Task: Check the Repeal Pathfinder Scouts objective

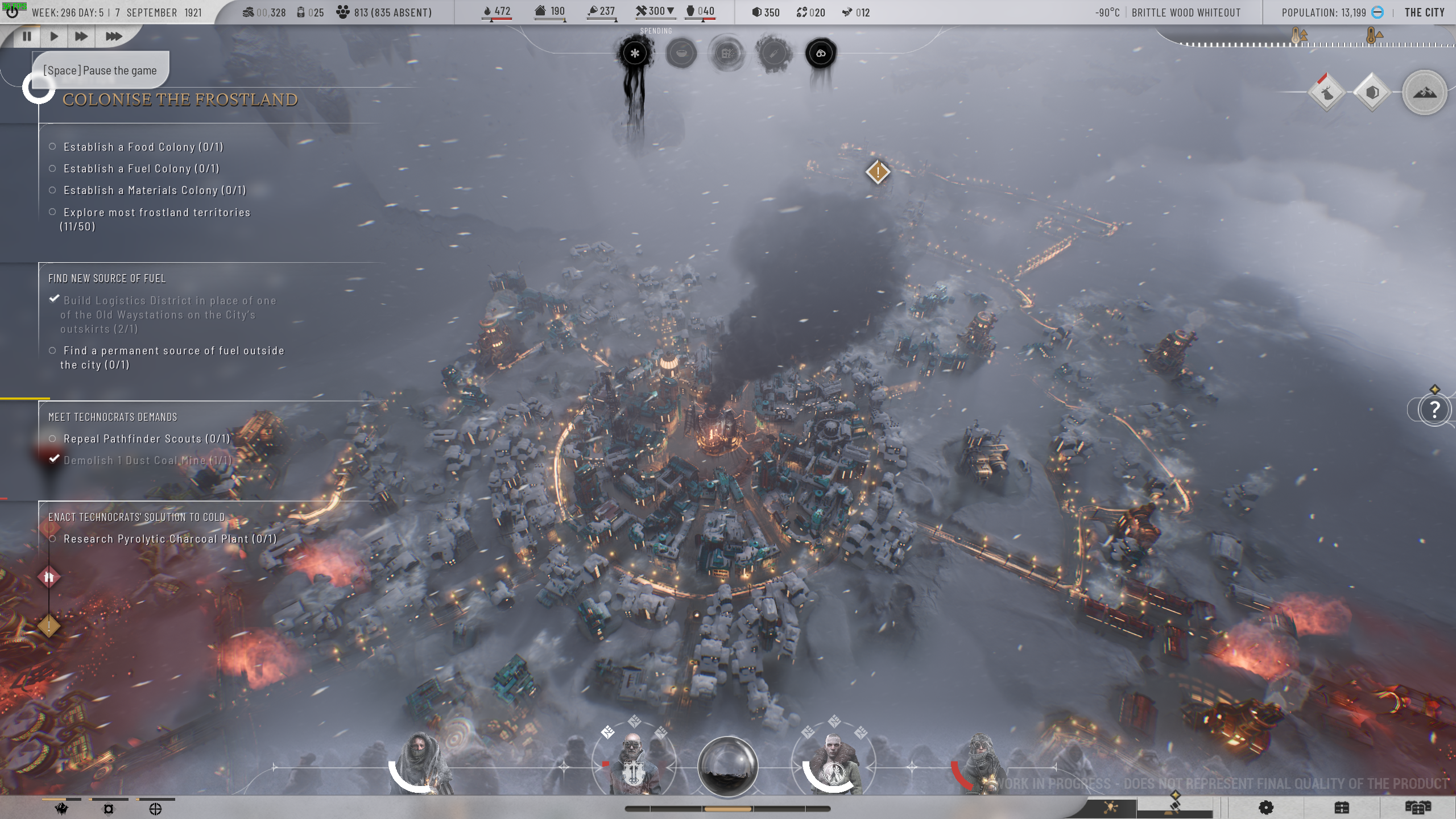Action: click(53, 439)
